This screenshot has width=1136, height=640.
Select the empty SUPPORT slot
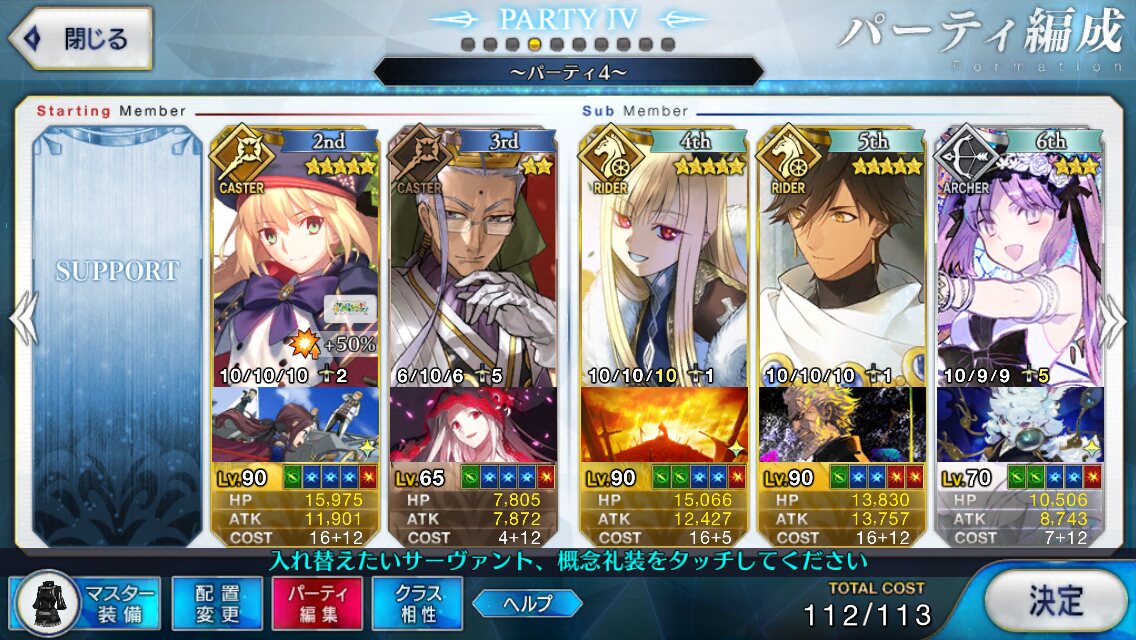(x=117, y=300)
